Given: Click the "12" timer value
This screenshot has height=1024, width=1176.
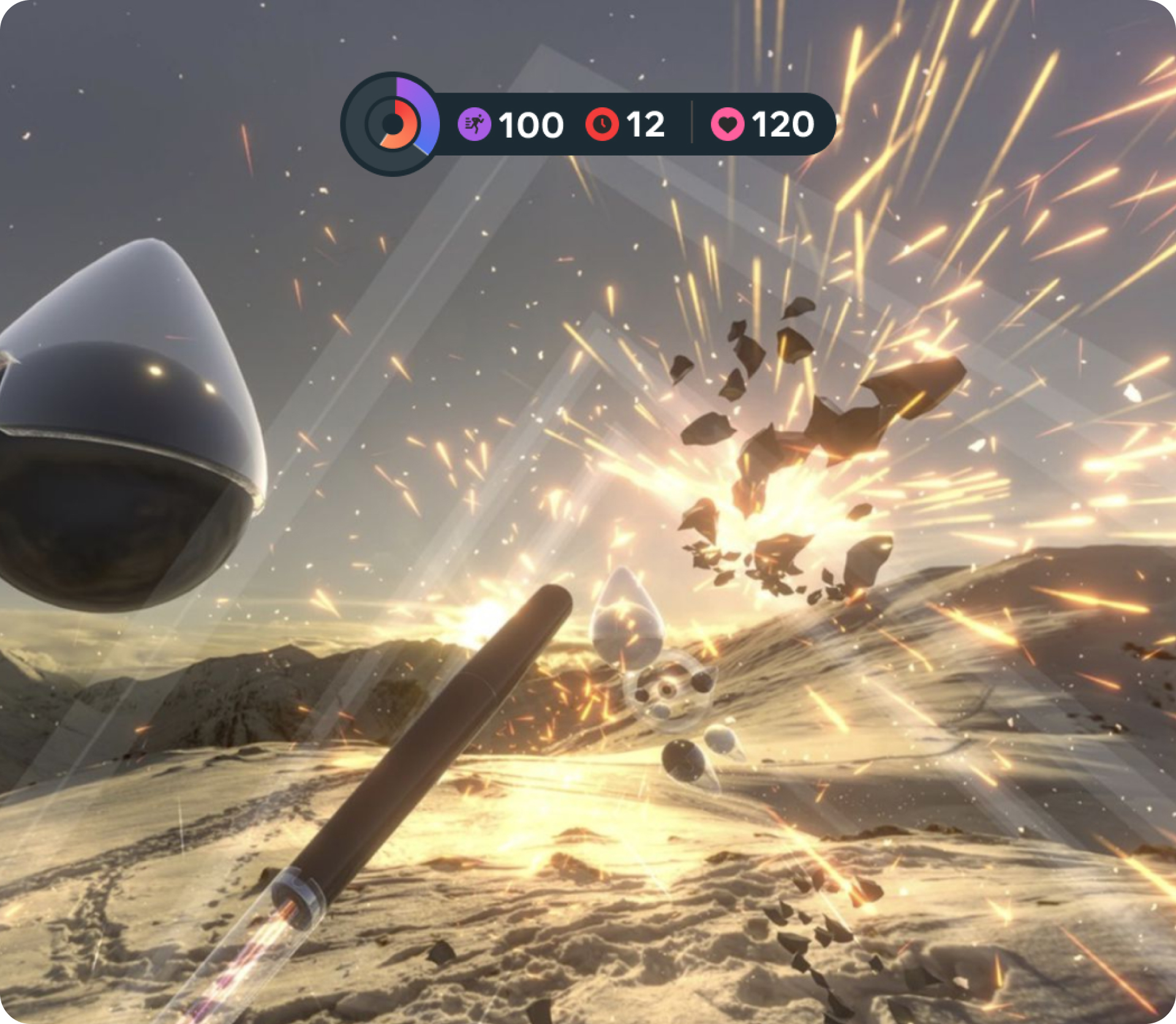Looking at the screenshot, I should click(x=646, y=124).
